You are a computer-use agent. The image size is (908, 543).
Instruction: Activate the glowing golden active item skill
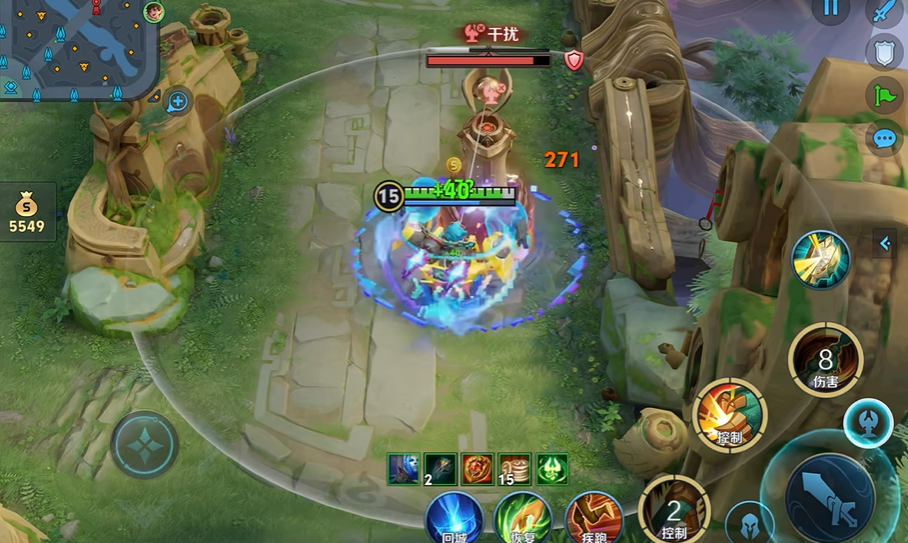tap(821, 259)
